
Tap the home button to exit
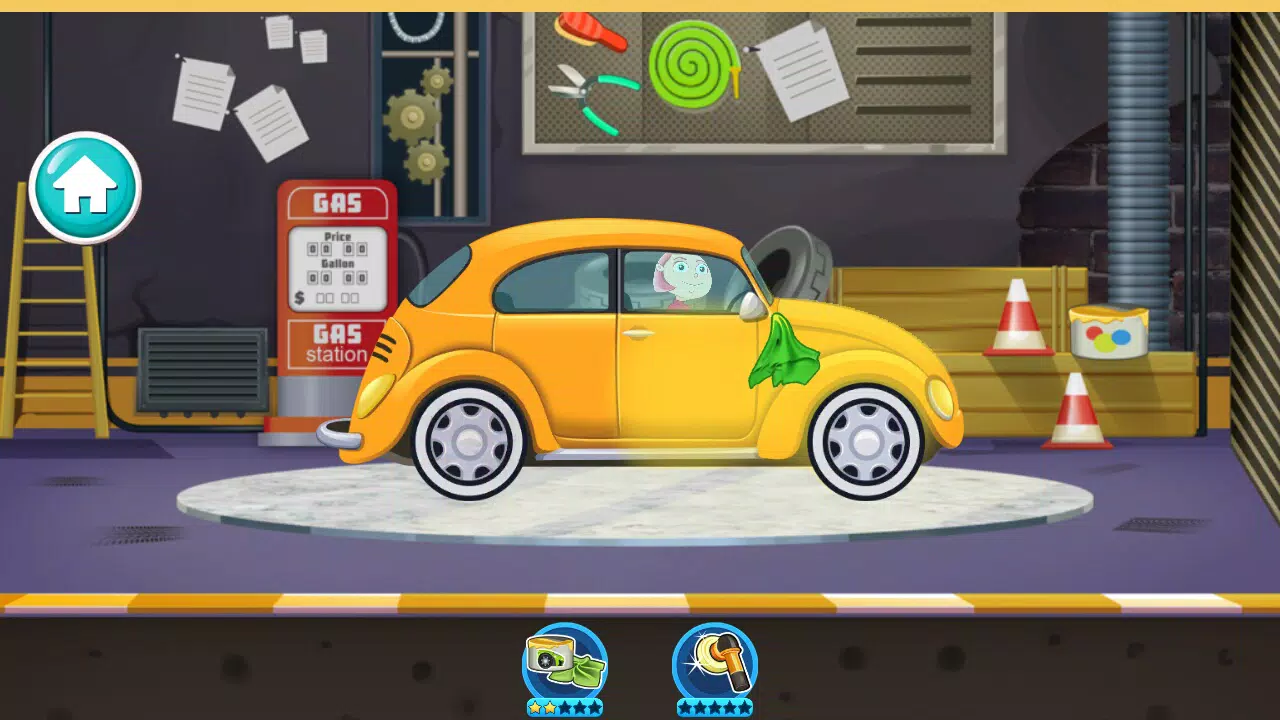(85, 188)
